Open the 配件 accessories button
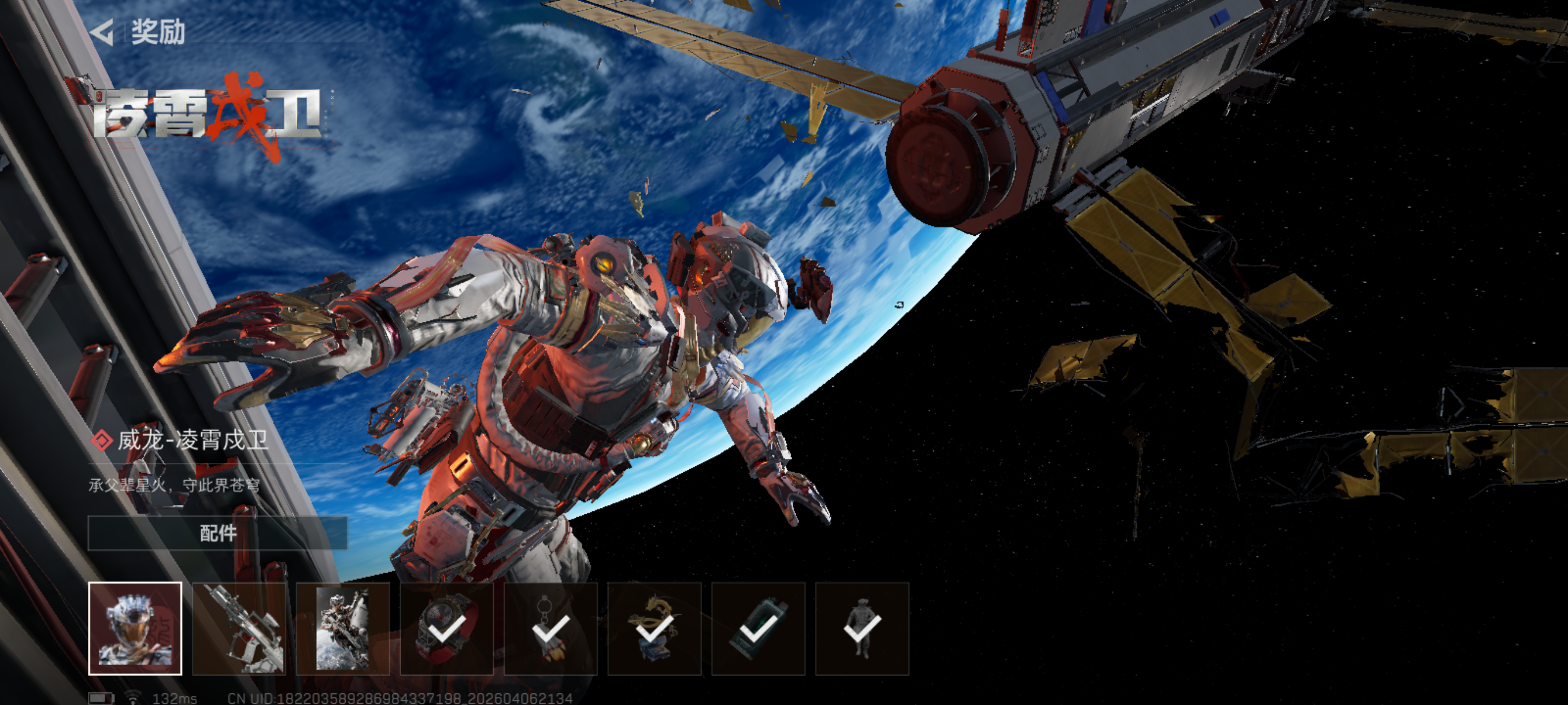This screenshot has width=1568, height=705. [x=217, y=533]
